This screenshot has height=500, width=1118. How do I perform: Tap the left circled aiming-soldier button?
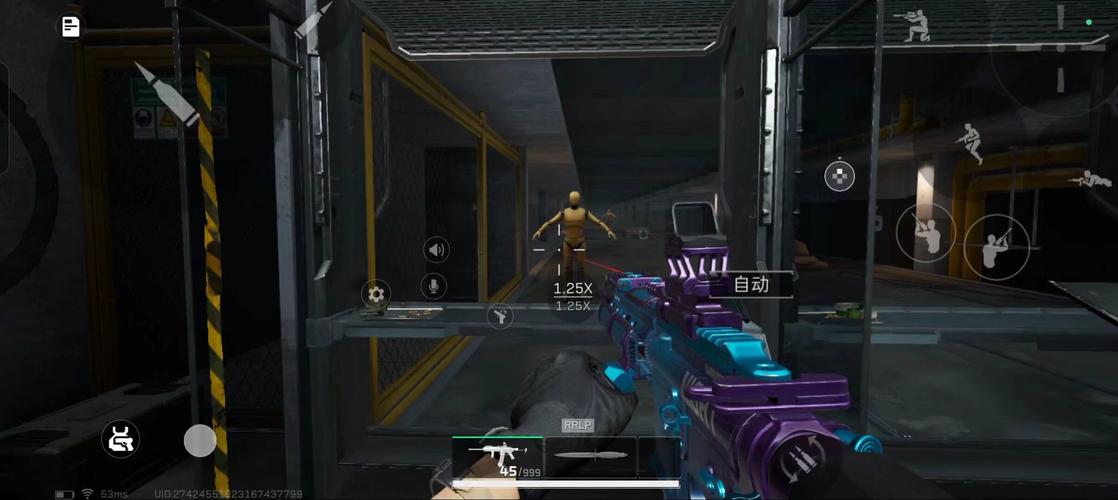pyautogui.click(x=925, y=231)
